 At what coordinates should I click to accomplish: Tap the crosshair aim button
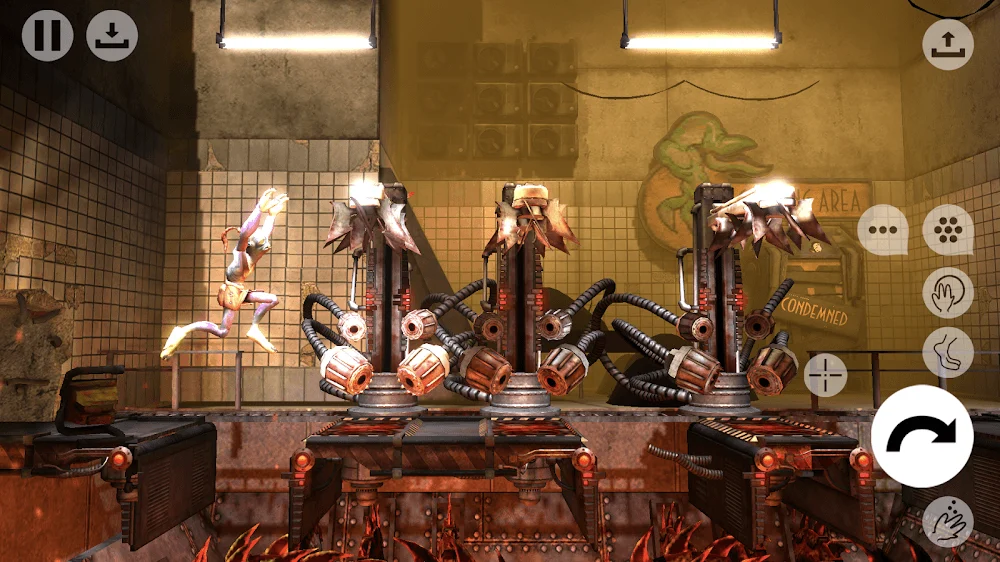(826, 374)
